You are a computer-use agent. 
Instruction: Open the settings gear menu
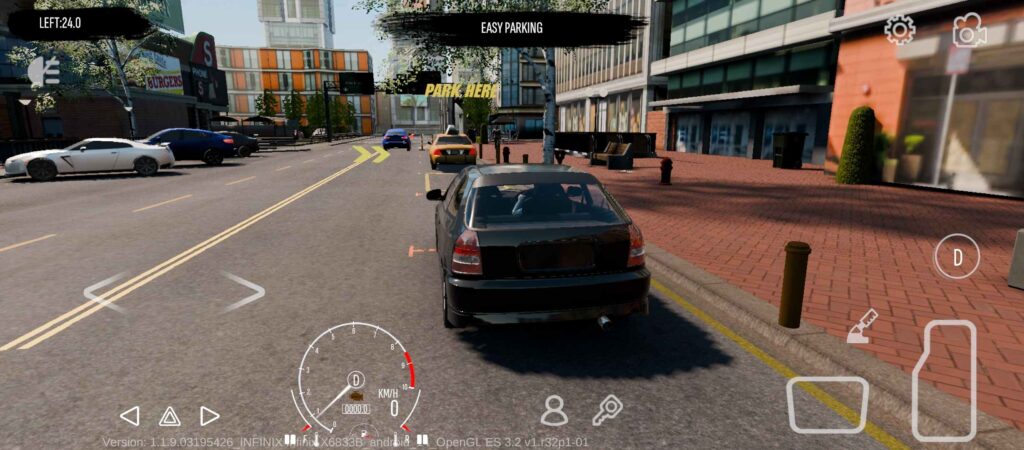coord(899,30)
